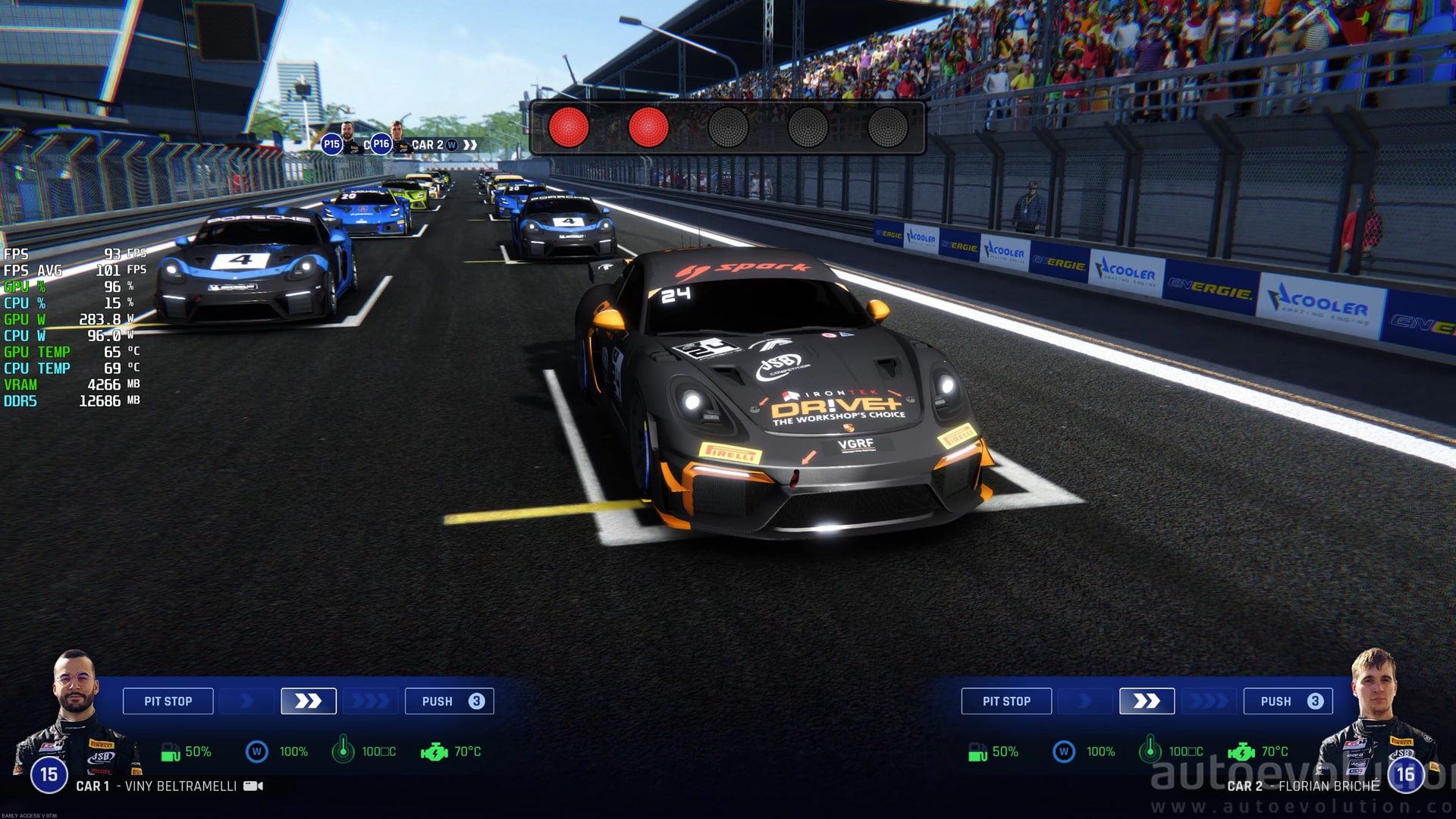Viewport: 1456px width, 819px height.
Task: Pick the double-chevron pace for Car 2
Action: (1147, 701)
